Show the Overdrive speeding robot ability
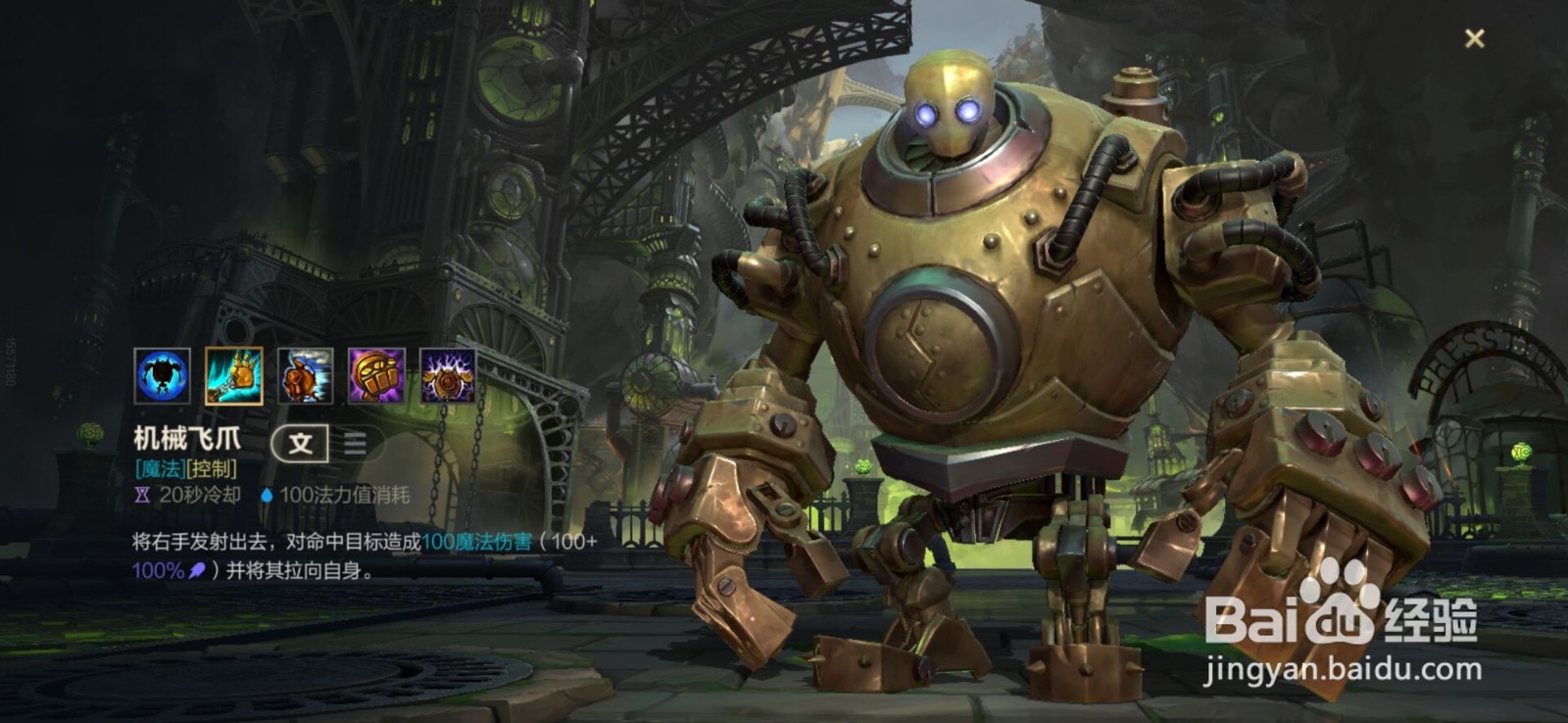This screenshot has width=1568, height=723. [x=305, y=375]
